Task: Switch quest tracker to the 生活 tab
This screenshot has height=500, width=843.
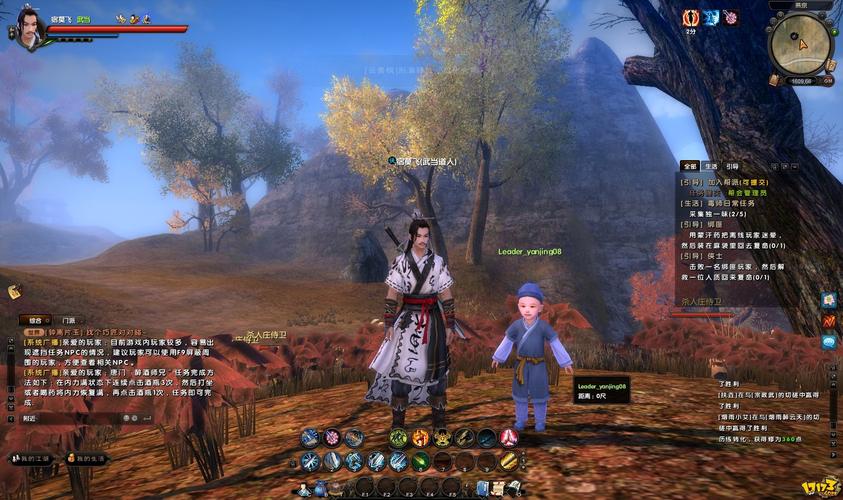Action: tap(710, 166)
